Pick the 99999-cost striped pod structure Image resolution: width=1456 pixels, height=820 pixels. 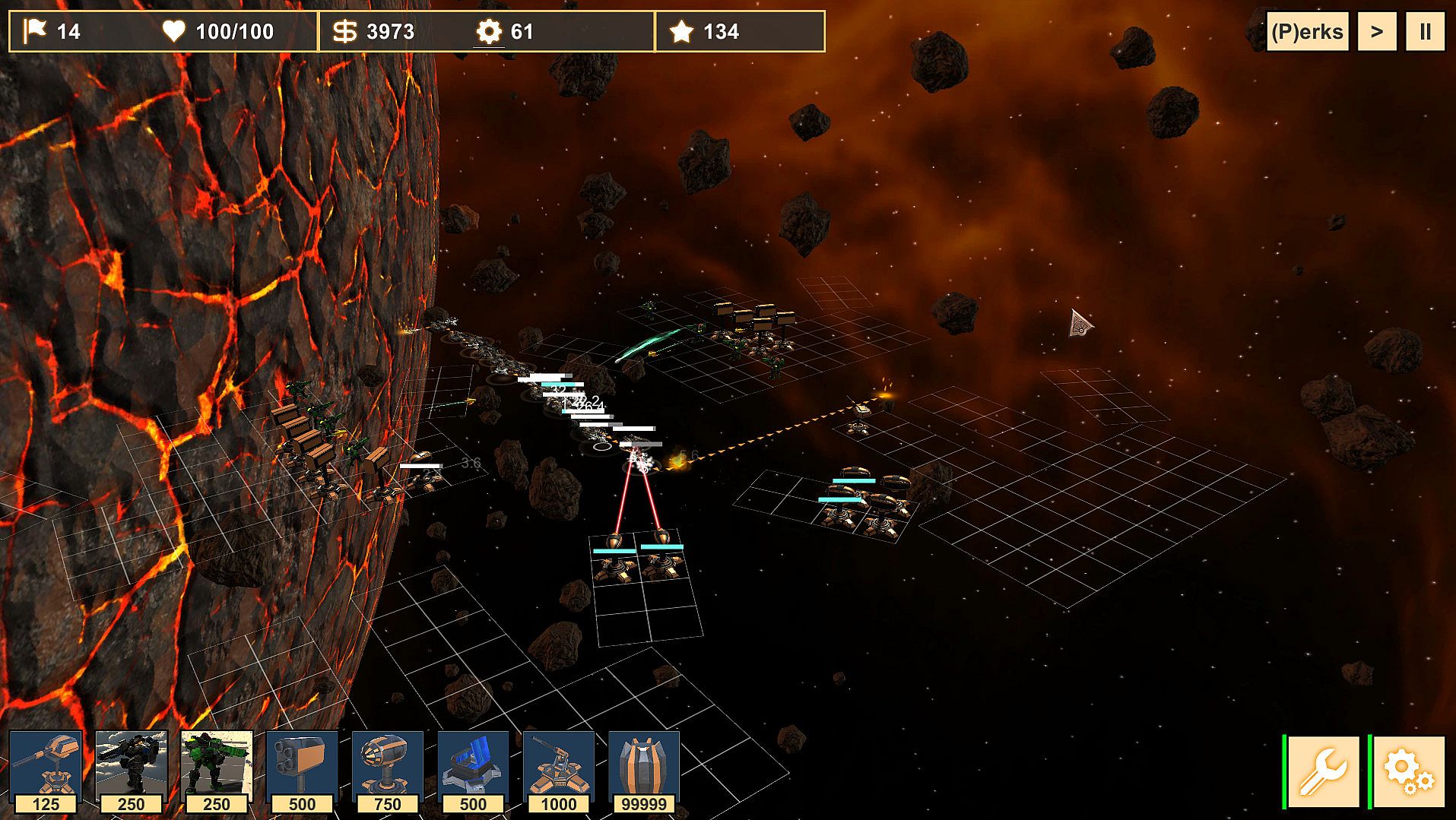click(643, 771)
